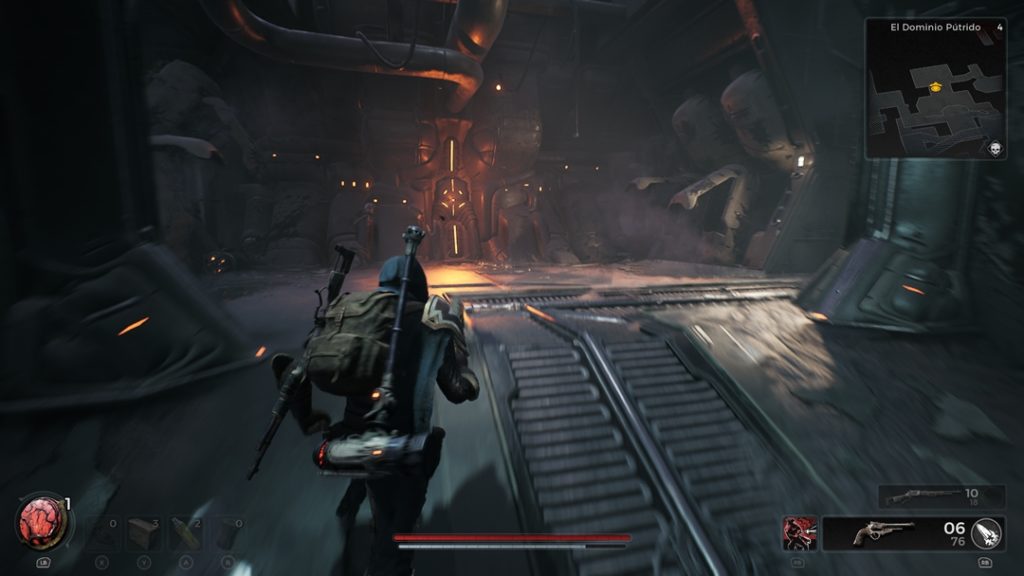Select the equipped revolver weapon slot

[x=884, y=533]
